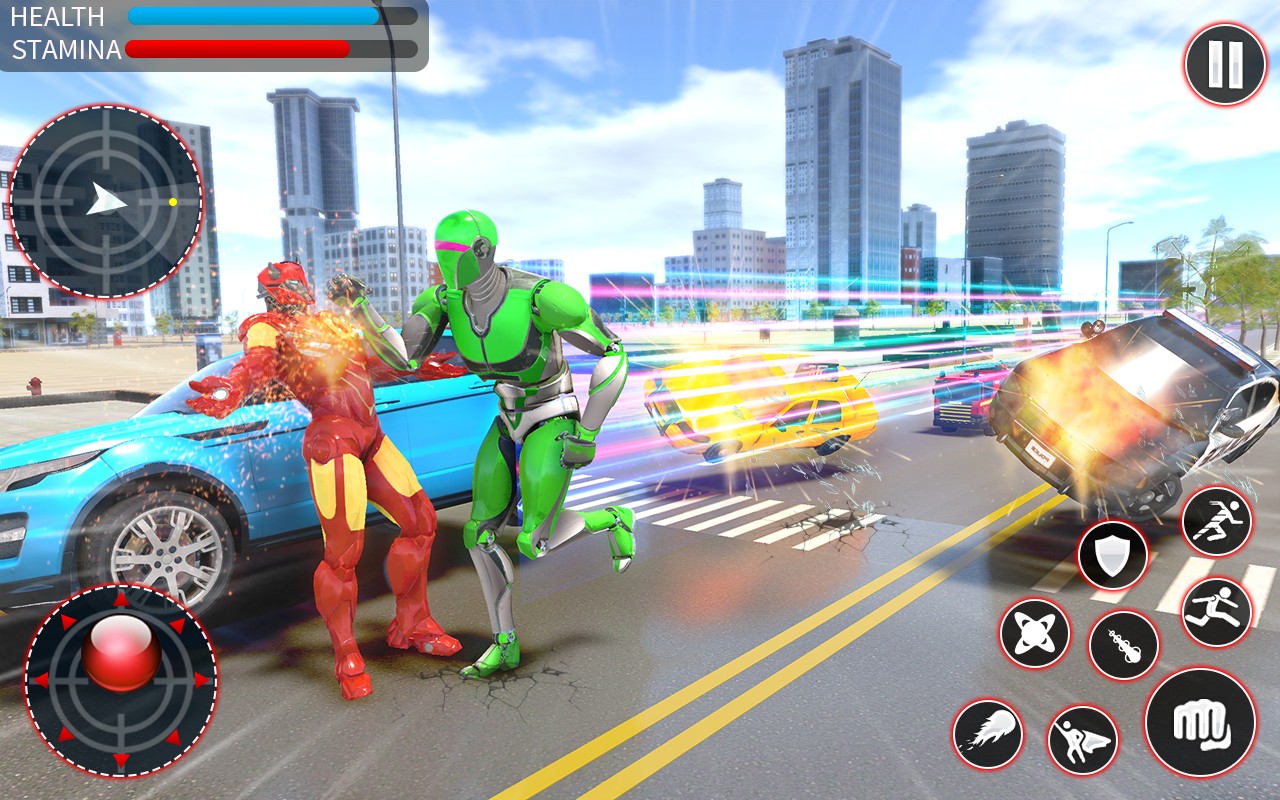Activate the caped hero flight ability
This screenshot has width=1280, height=800.
(1082, 741)
